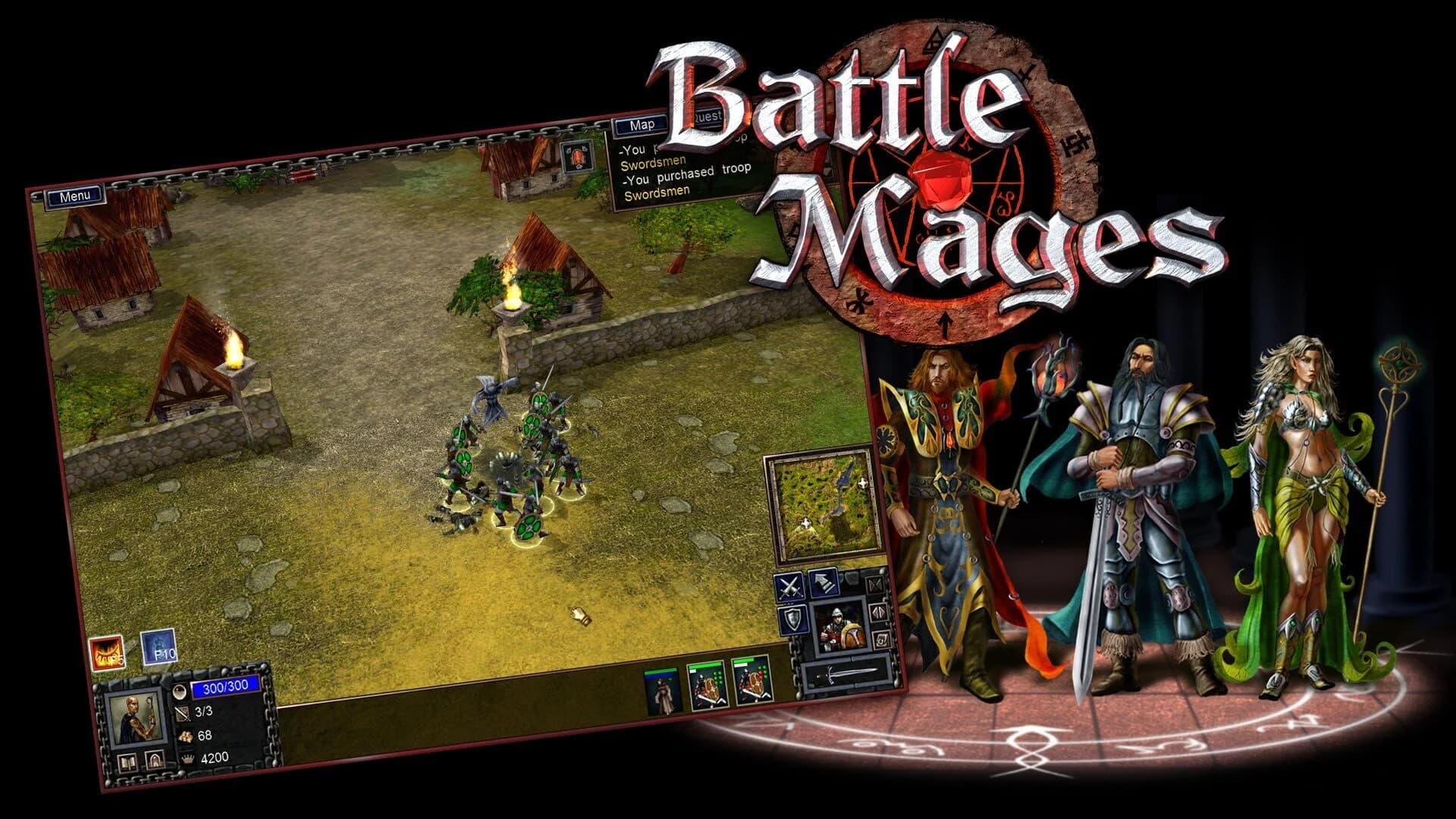
Task: Click the Swordsmen text in the message log
Action: click(x=653, y=162)
